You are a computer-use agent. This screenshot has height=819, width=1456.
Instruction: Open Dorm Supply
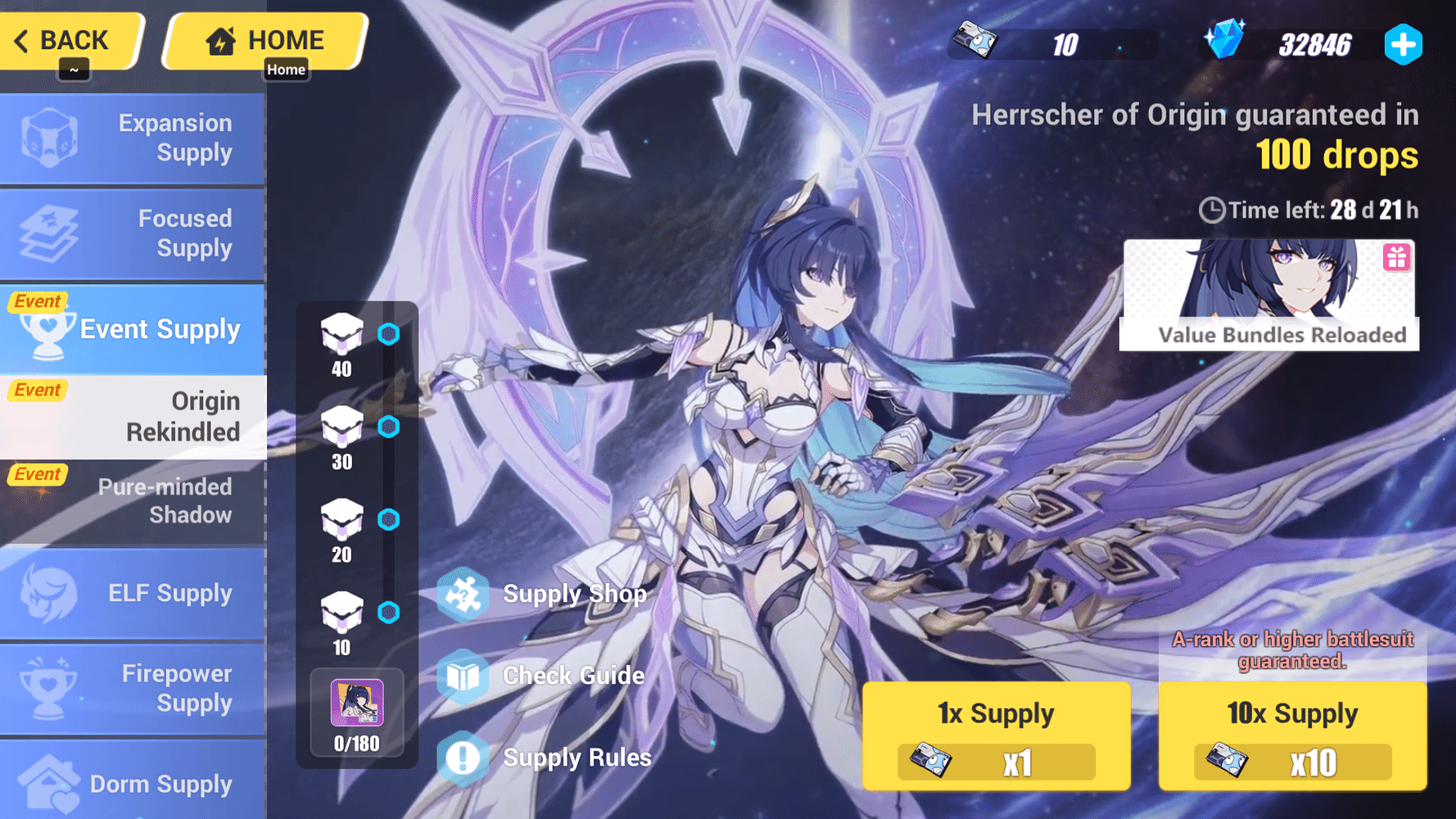[x=133, y=784]
